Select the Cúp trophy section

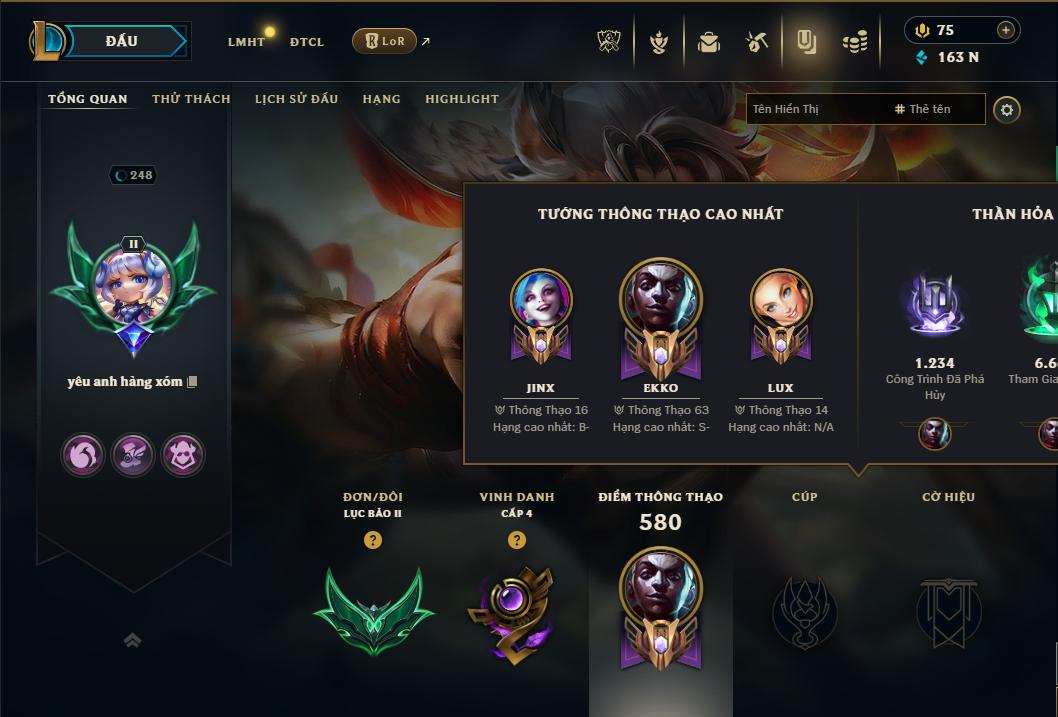tap(804, 611)
